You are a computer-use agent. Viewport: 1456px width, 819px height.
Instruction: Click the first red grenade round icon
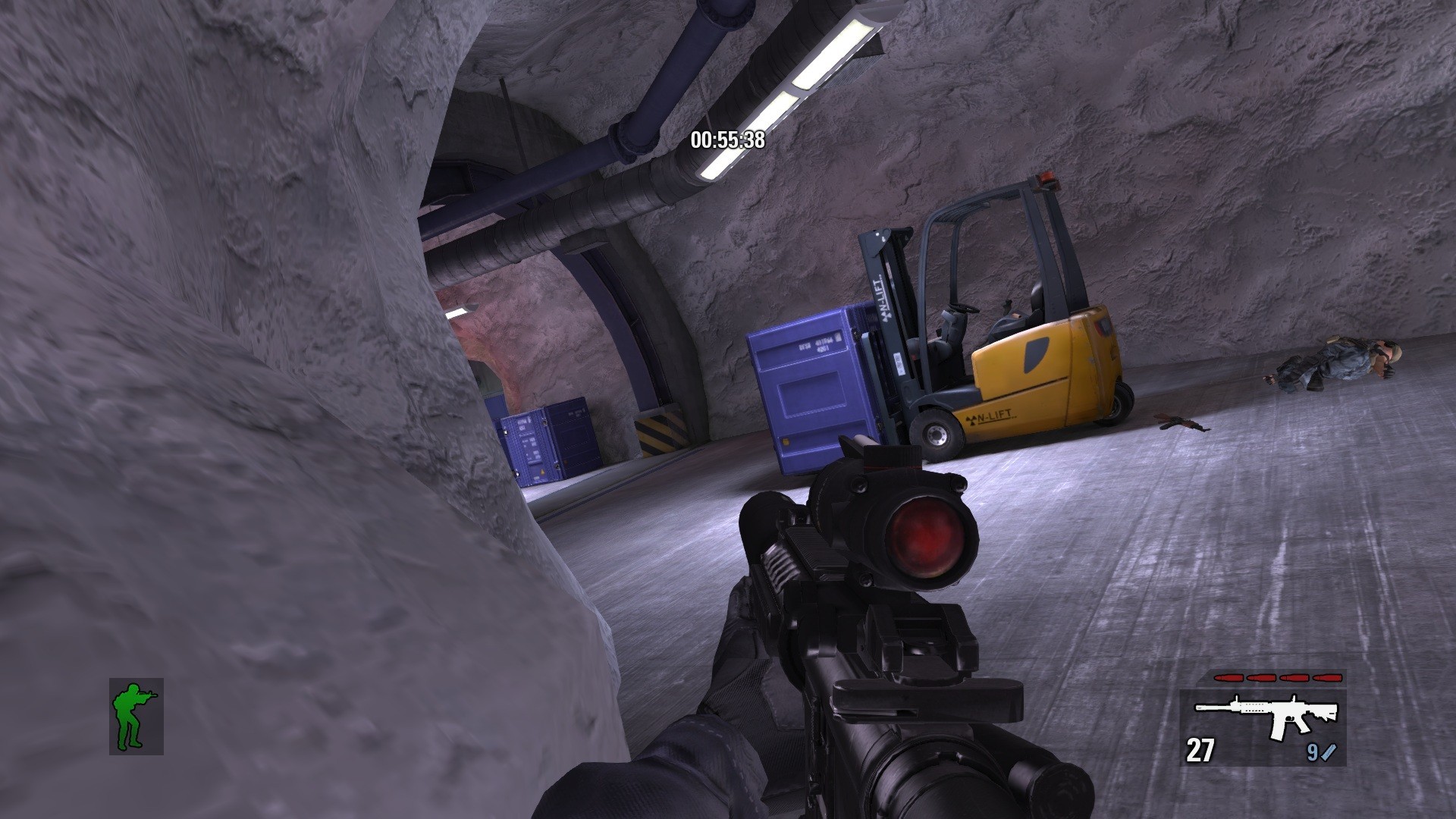point(1229,677)
